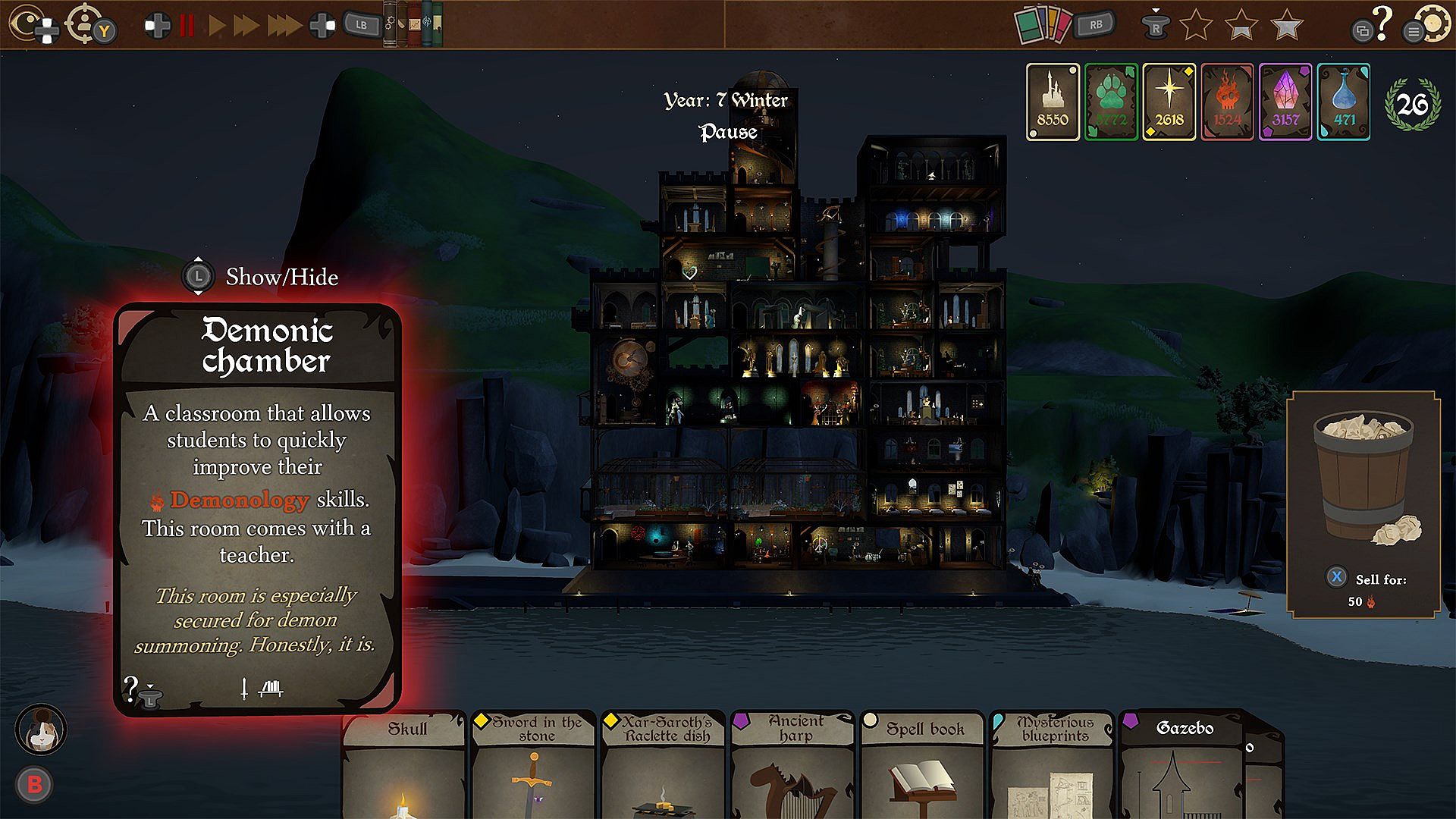The width and height of the screenshot is (1456, 819).
Task: Open the gear settings menu
Action: click(x=1432, y=24)
